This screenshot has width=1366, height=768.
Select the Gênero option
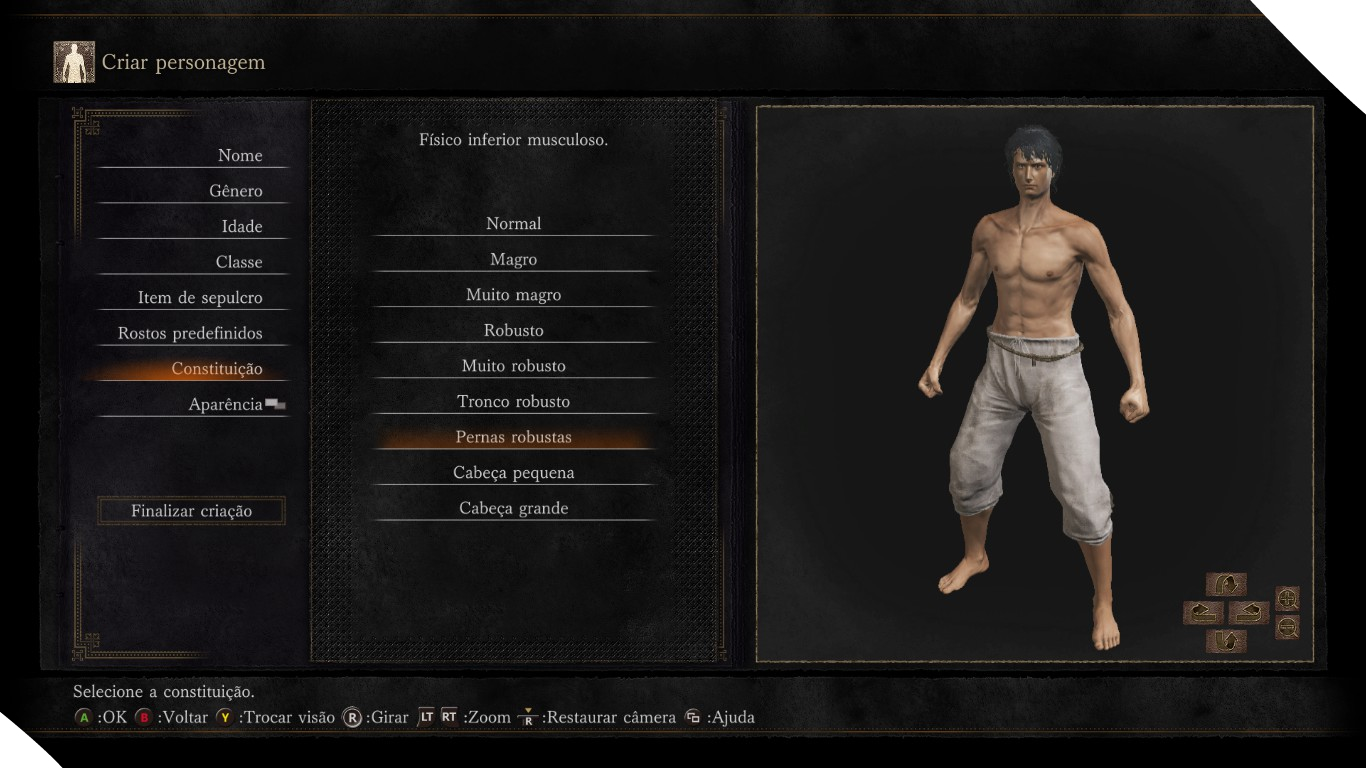(236, 191)
